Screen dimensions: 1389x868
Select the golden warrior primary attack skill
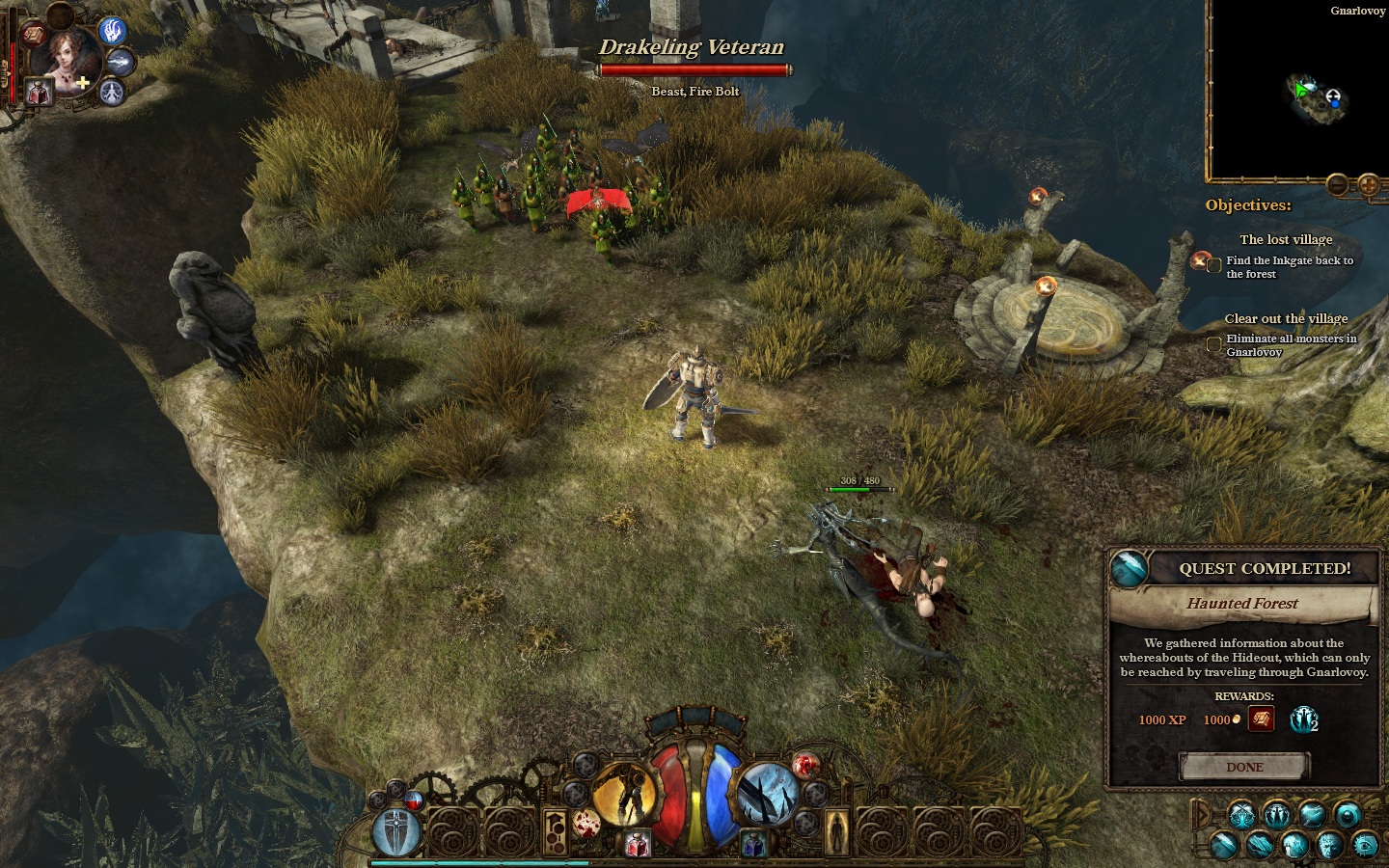click(x=623, y=795)
